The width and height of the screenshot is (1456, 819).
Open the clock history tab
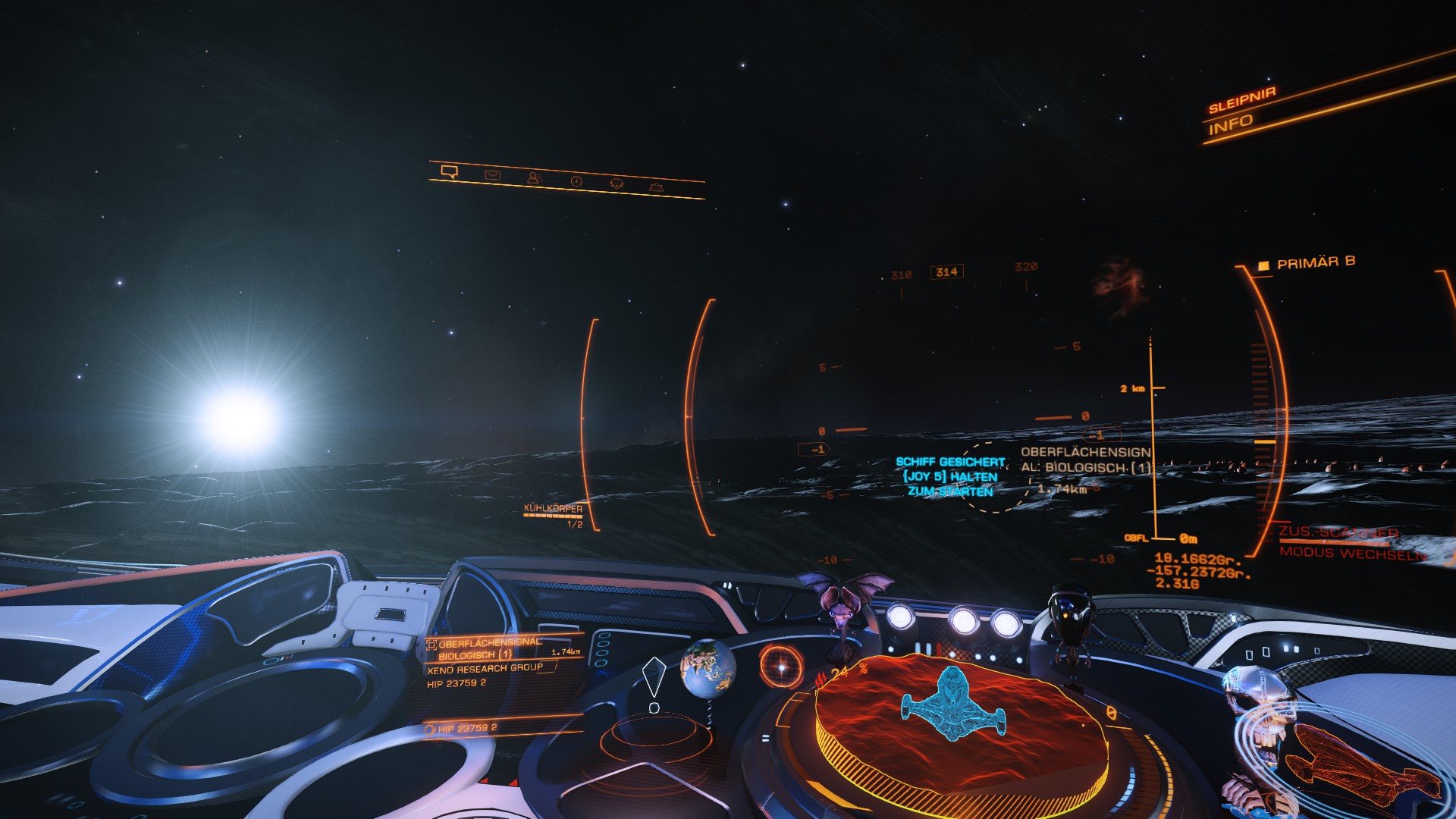[x=576, y=181]
